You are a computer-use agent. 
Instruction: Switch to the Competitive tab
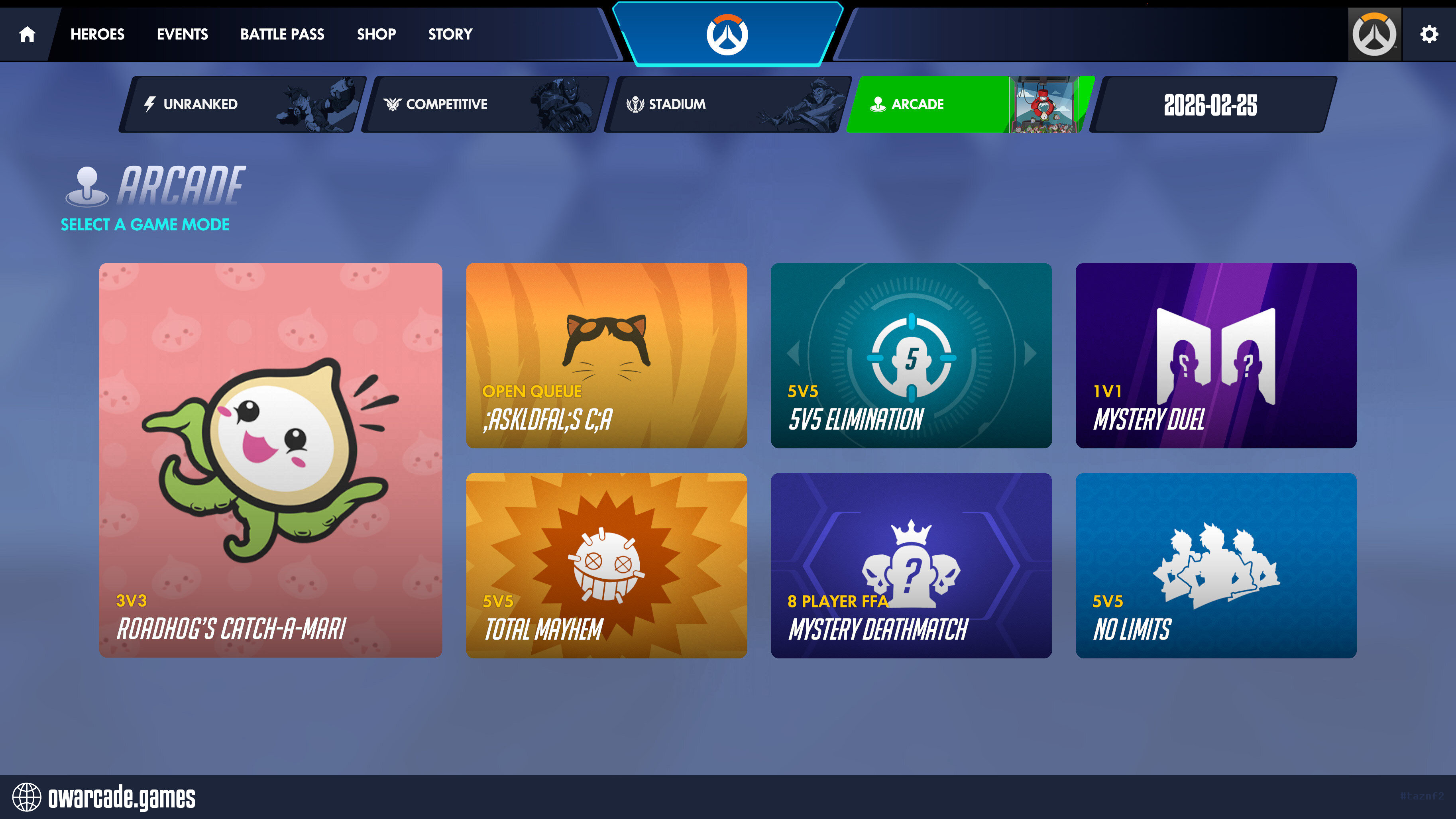point(485,104)
